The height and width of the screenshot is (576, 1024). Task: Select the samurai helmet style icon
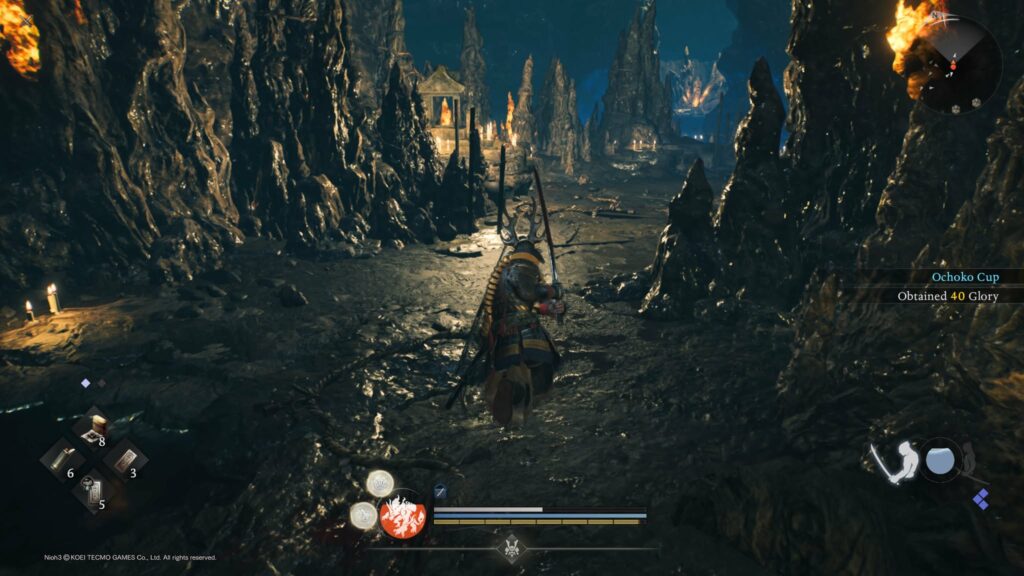point(513,547)
